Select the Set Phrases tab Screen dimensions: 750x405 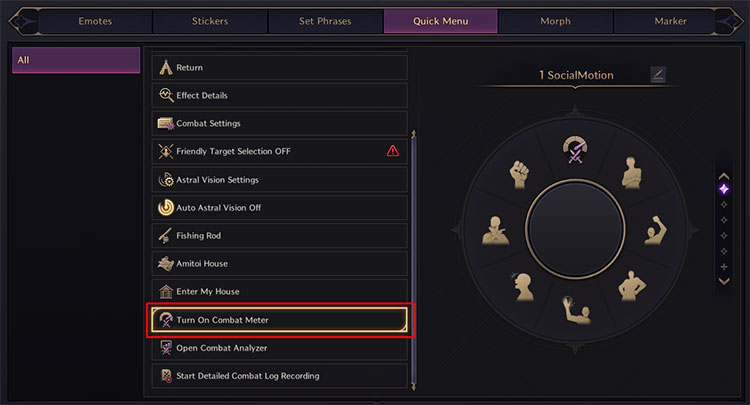pos(326,20)
